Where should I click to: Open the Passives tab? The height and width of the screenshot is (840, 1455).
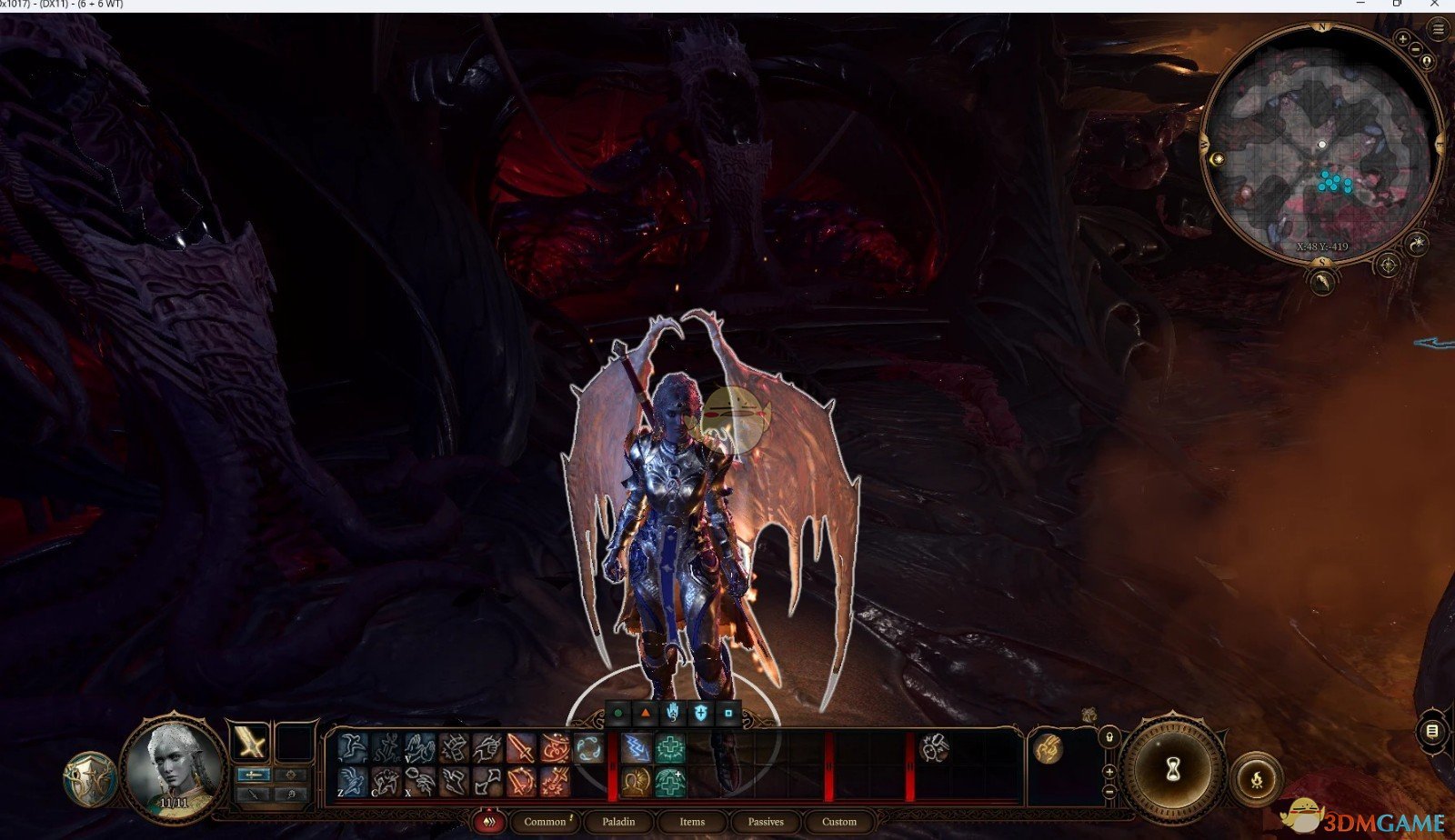[x=767, y=821]
